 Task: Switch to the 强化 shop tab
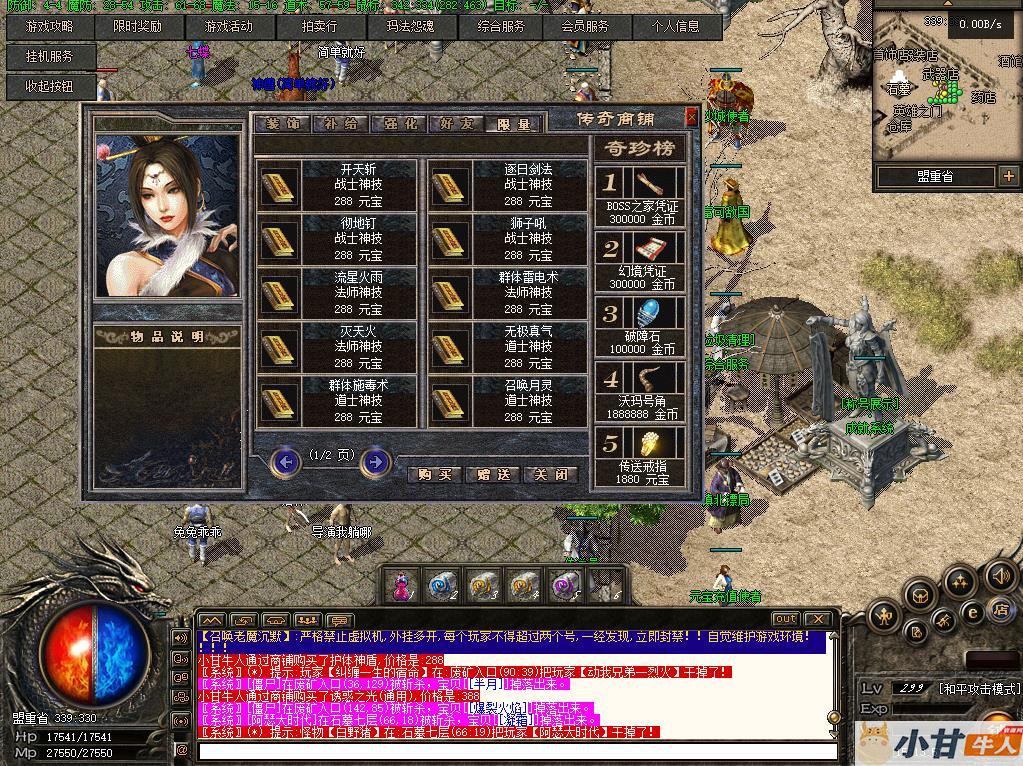(397, 124)
